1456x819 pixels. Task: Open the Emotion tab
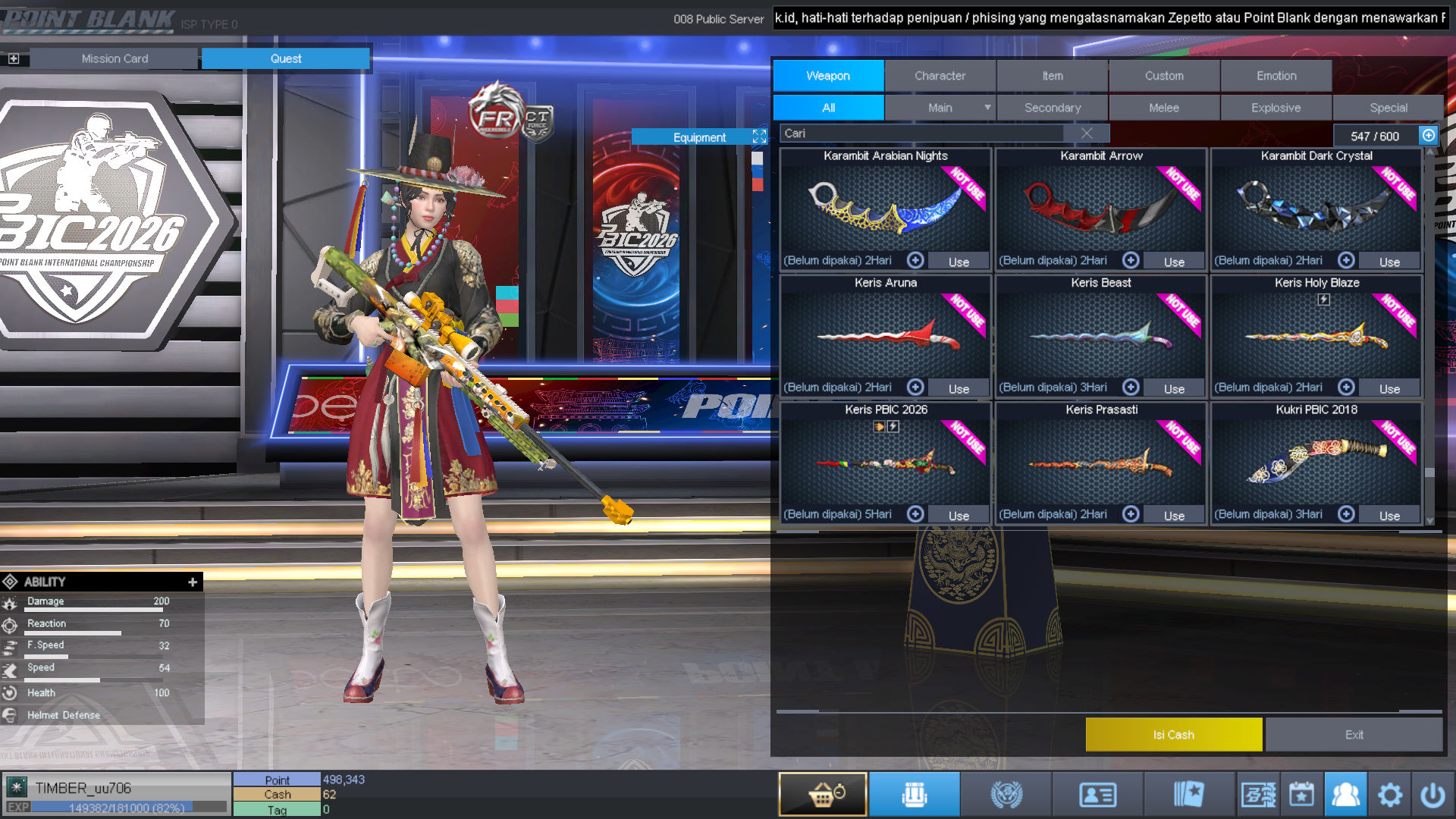[1276, 76]
